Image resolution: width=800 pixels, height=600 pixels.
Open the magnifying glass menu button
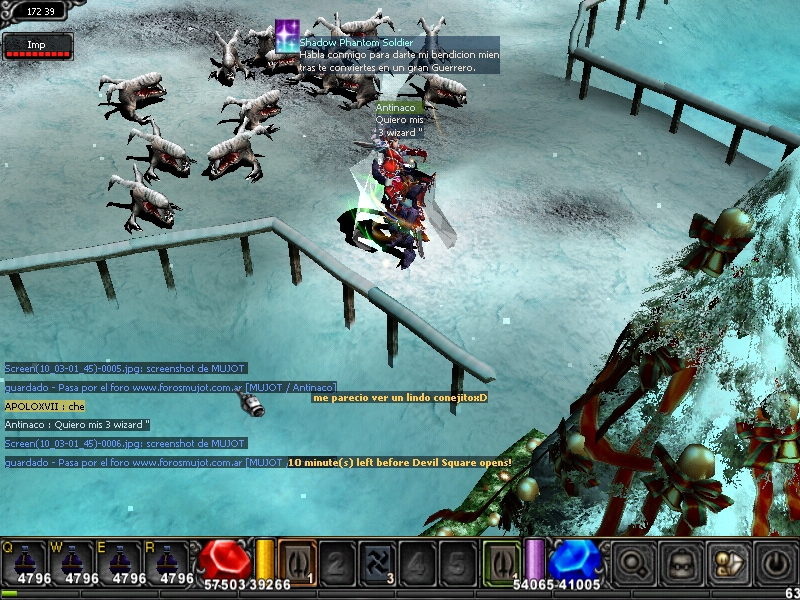tap(633, 563)
